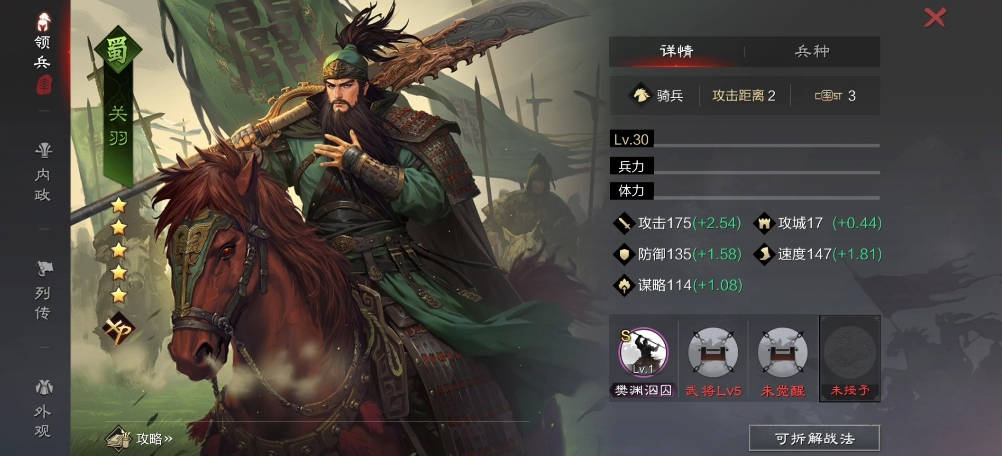Select the locked 武将Lv5 skill slot

[713, 358]
